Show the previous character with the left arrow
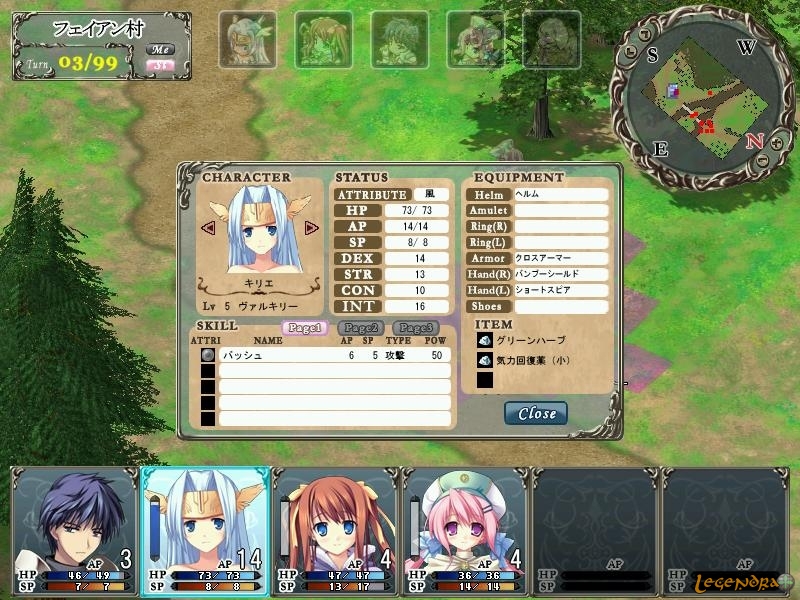The image size is (800, 600). tap(209, 228)
